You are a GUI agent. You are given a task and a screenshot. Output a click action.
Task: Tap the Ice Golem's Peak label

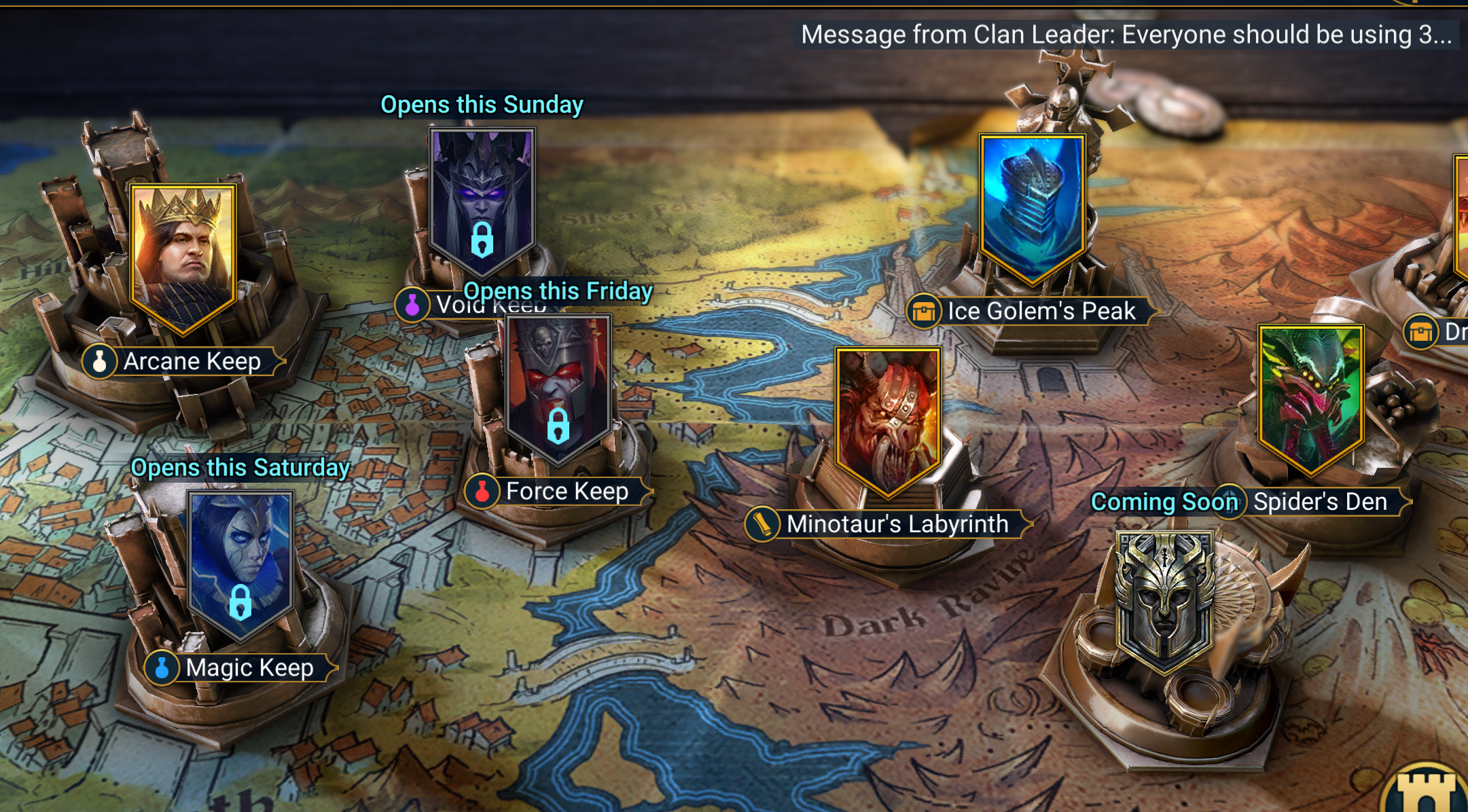(1041, 311)
